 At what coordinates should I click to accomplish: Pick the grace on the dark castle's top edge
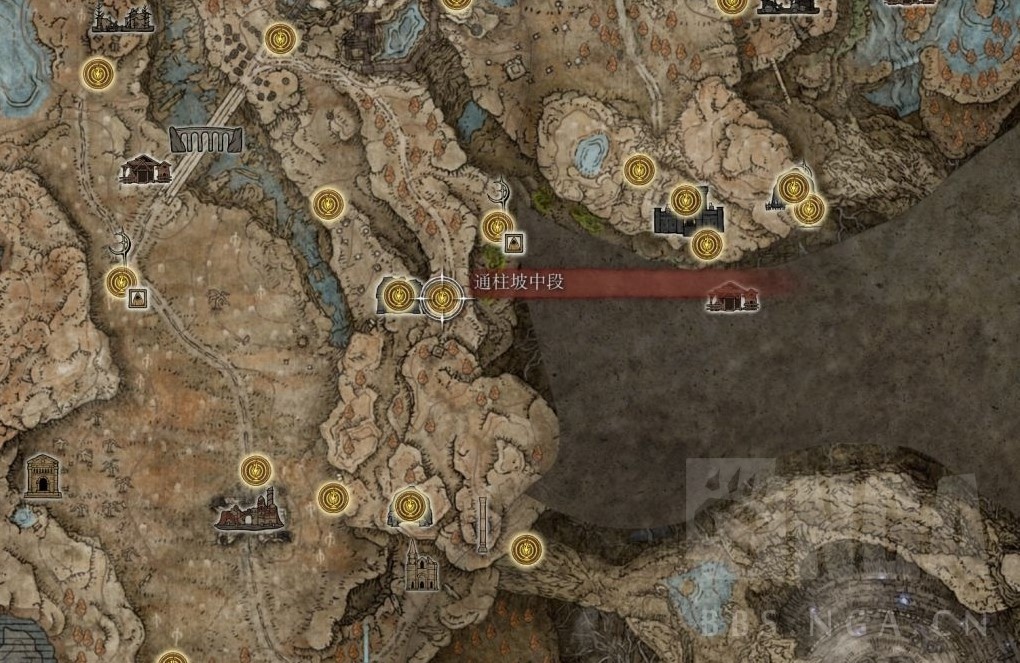point(685,199)
